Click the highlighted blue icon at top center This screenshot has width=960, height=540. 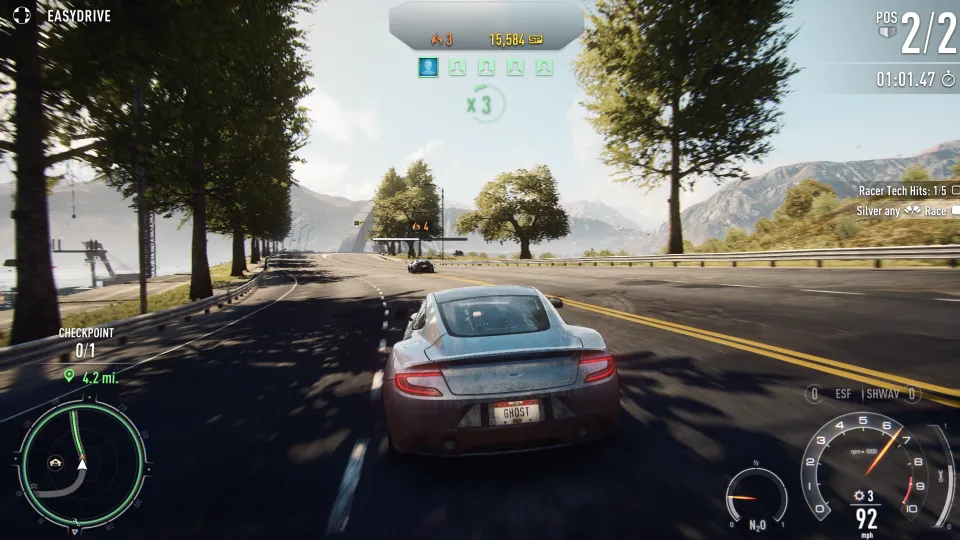428,68
